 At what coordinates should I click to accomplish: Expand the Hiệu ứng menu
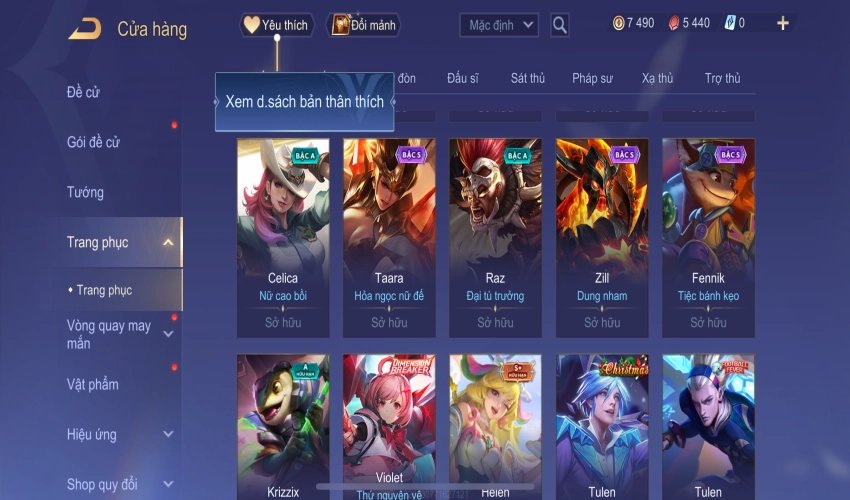92,434
